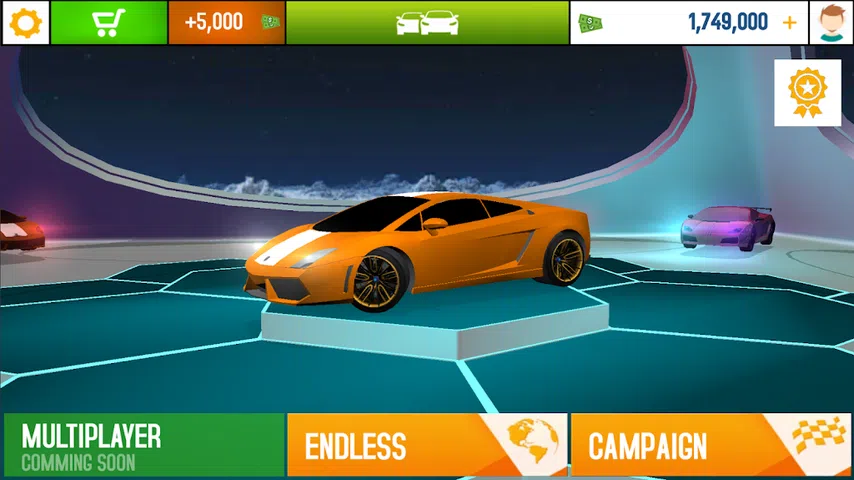Add more cash with the plus sign
854x480 pixels.
[790, 22]
